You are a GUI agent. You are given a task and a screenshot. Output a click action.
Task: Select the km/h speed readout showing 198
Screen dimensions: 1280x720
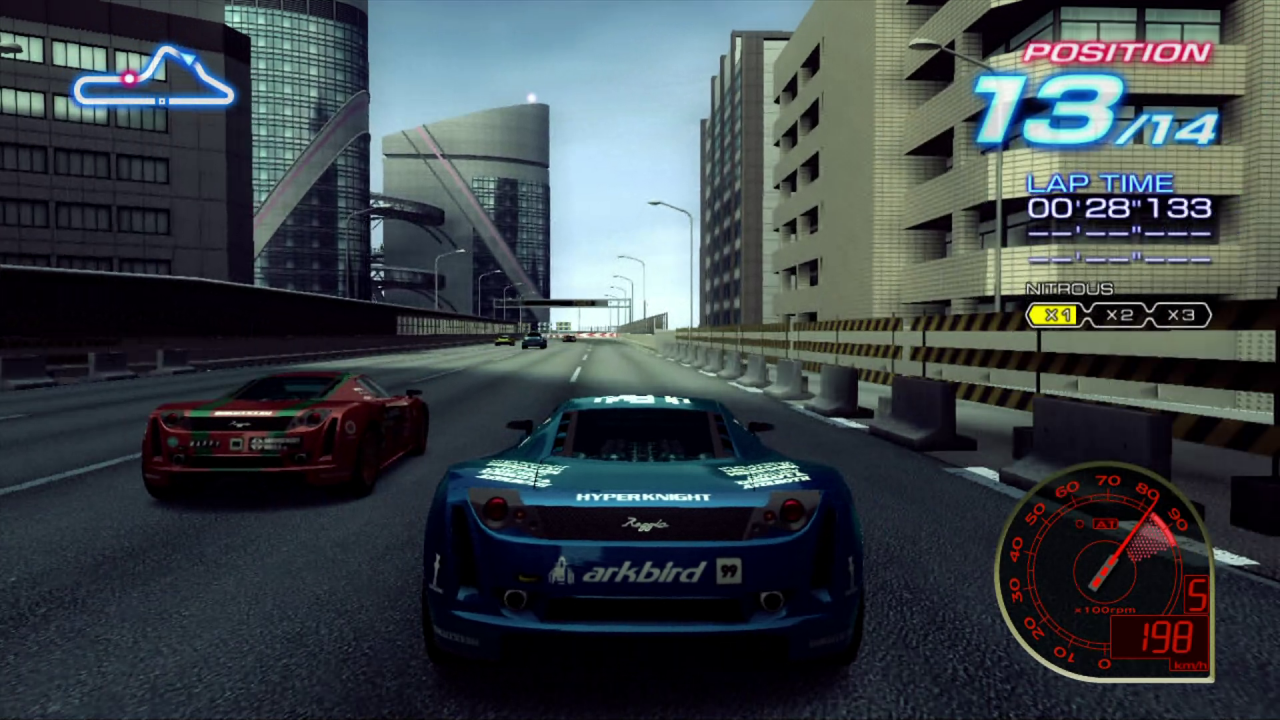1168,637
